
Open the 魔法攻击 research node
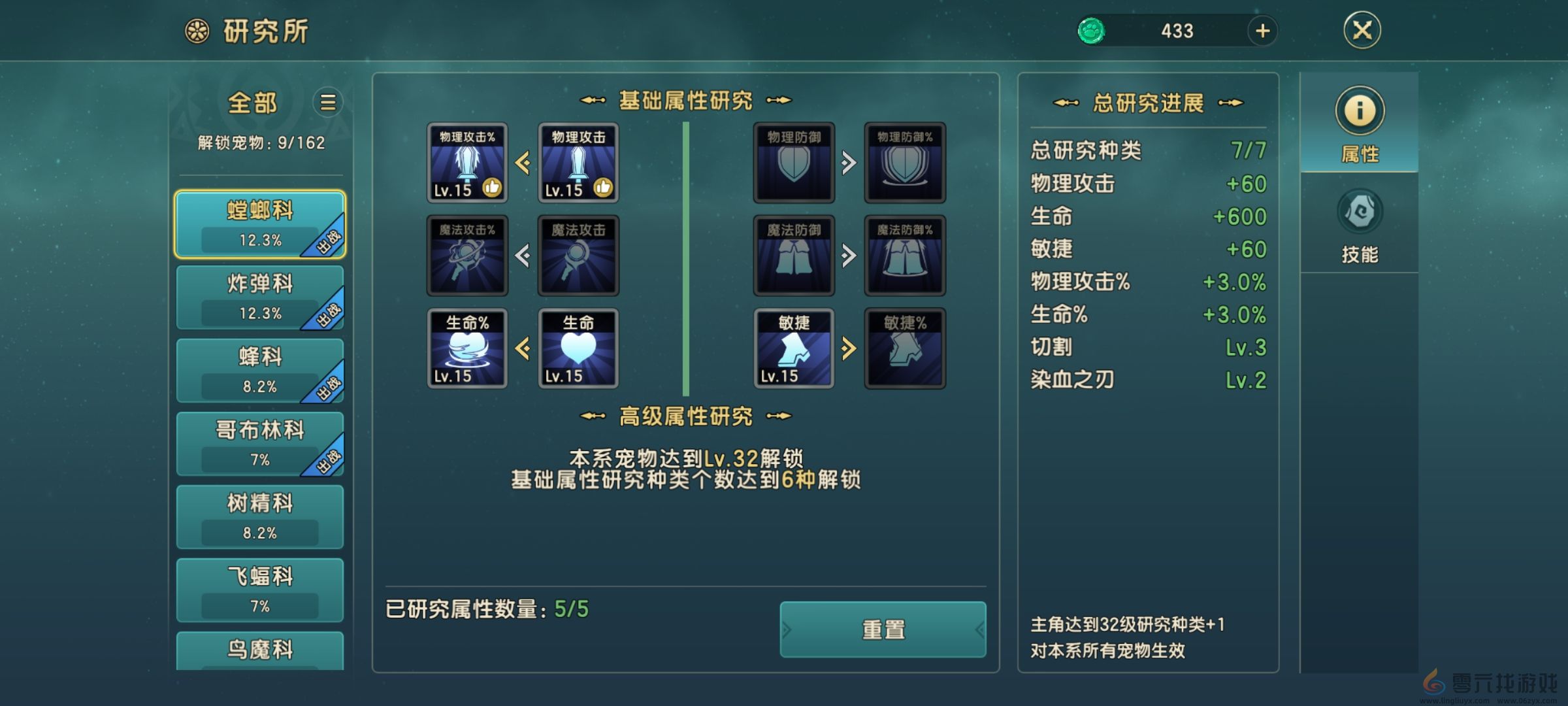coord(578,255)
